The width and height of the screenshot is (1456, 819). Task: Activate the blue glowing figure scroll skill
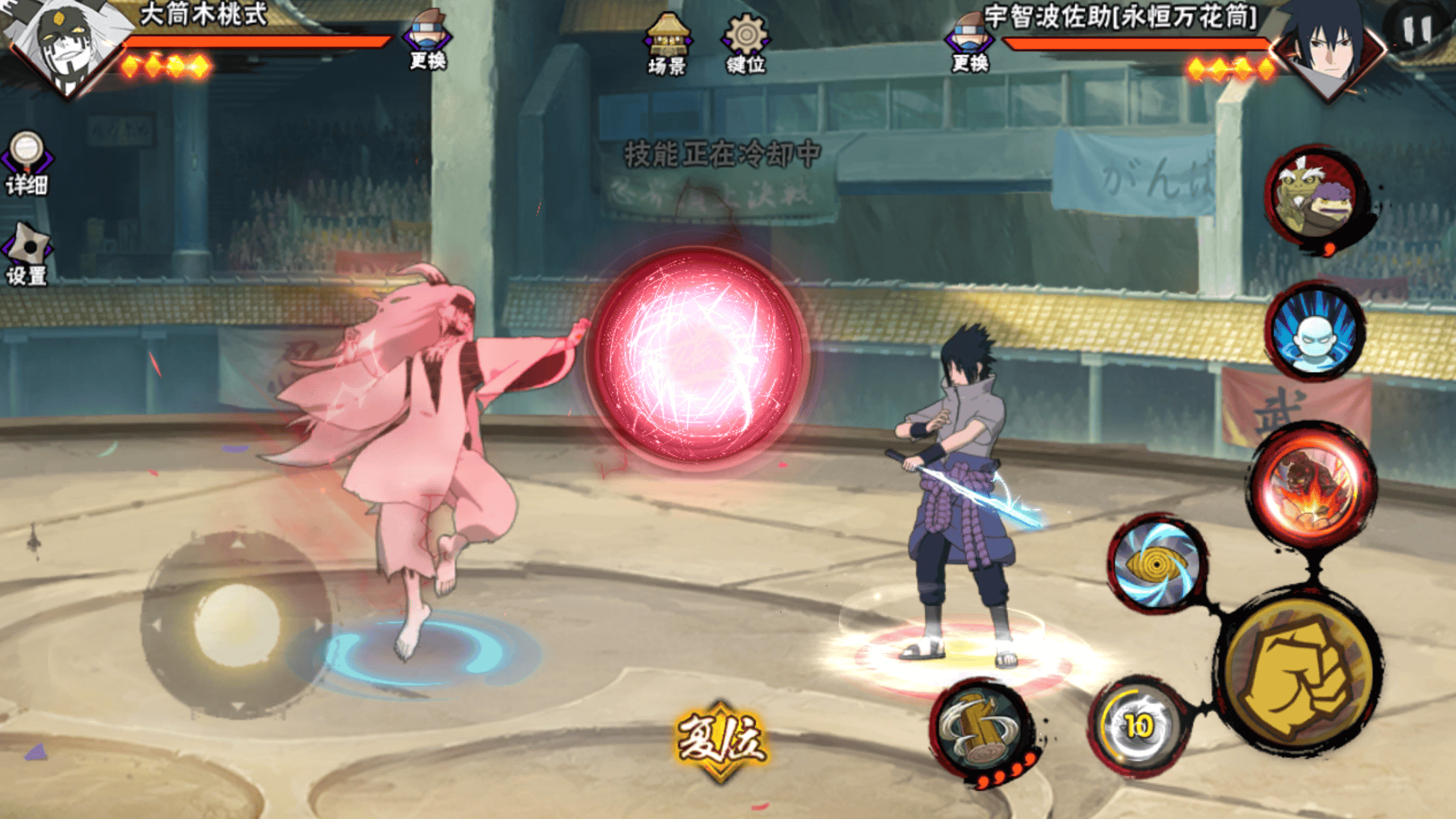1315,331
